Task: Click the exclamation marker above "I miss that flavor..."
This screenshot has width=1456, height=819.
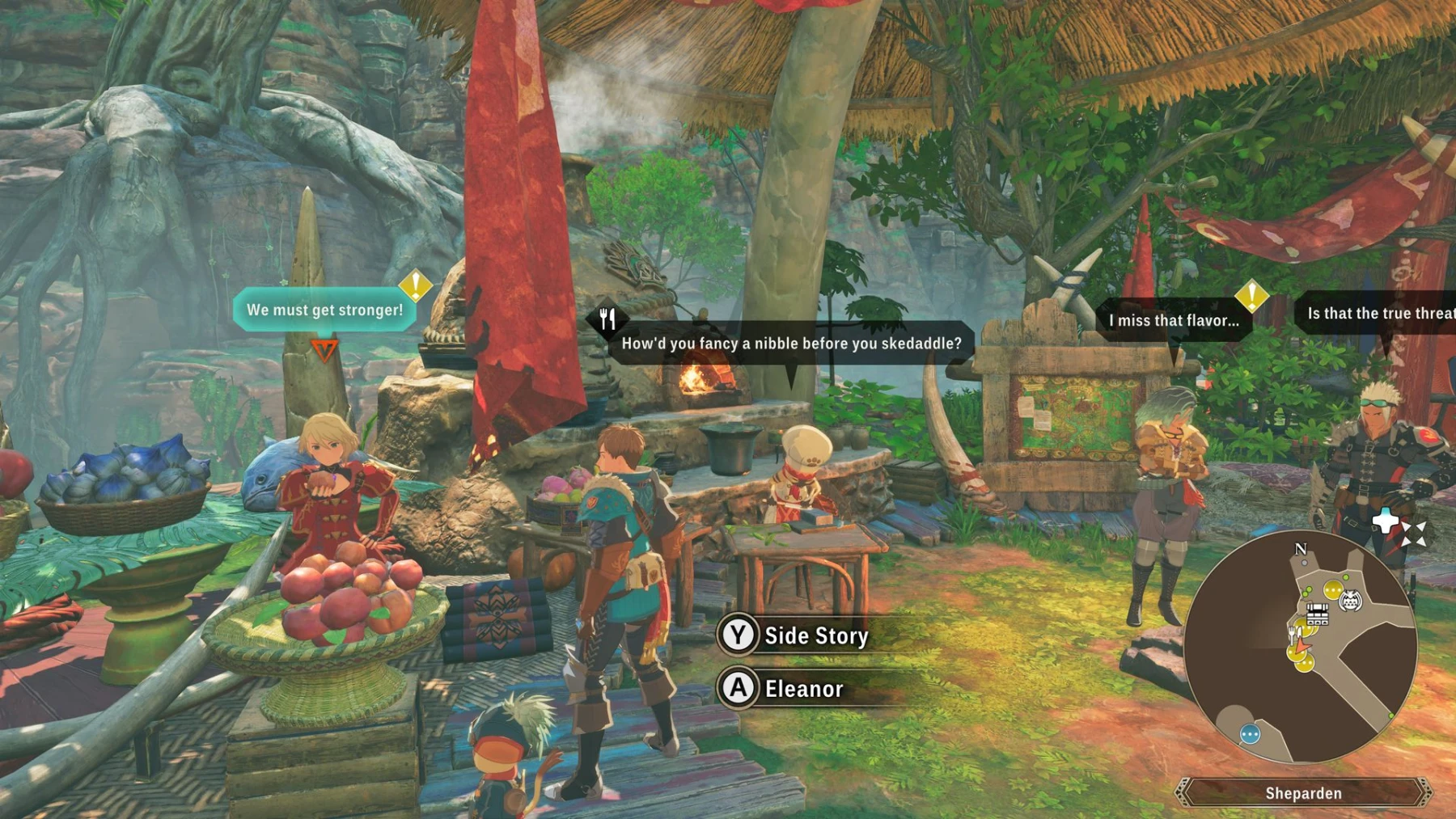Action: click(x=1252, y=298)
